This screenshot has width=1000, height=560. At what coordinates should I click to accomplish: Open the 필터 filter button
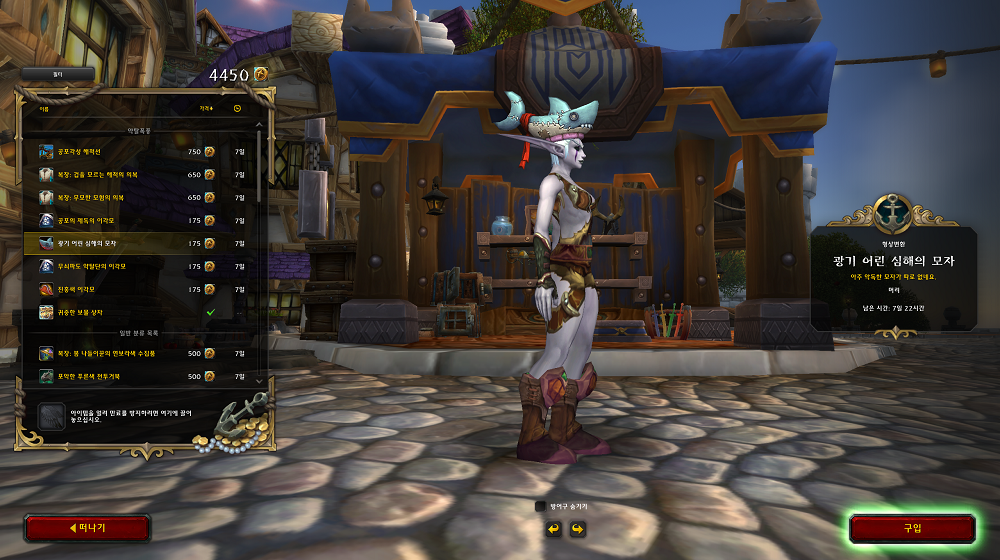[58, 74]
